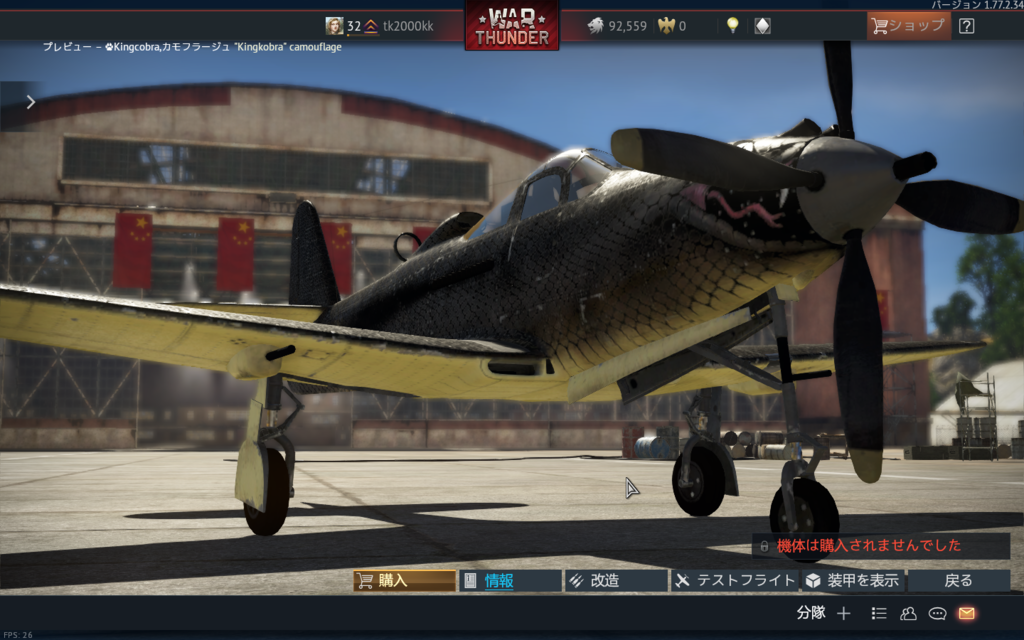Click the War Thunder logo menu
The height and width of the screenshot is (640, 1024).
[512, 27]
